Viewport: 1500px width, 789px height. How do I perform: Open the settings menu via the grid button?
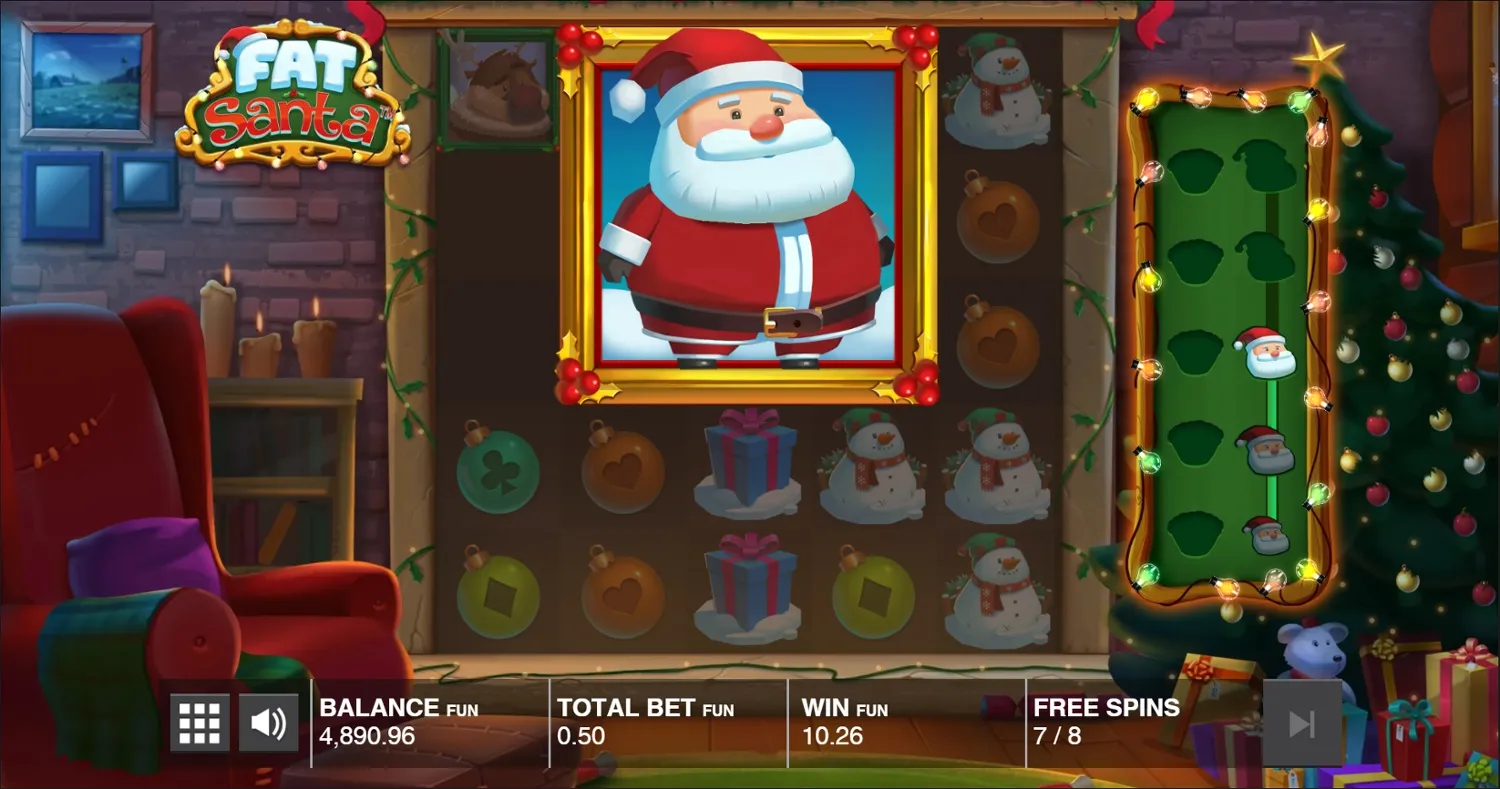[x=199, y=720]
